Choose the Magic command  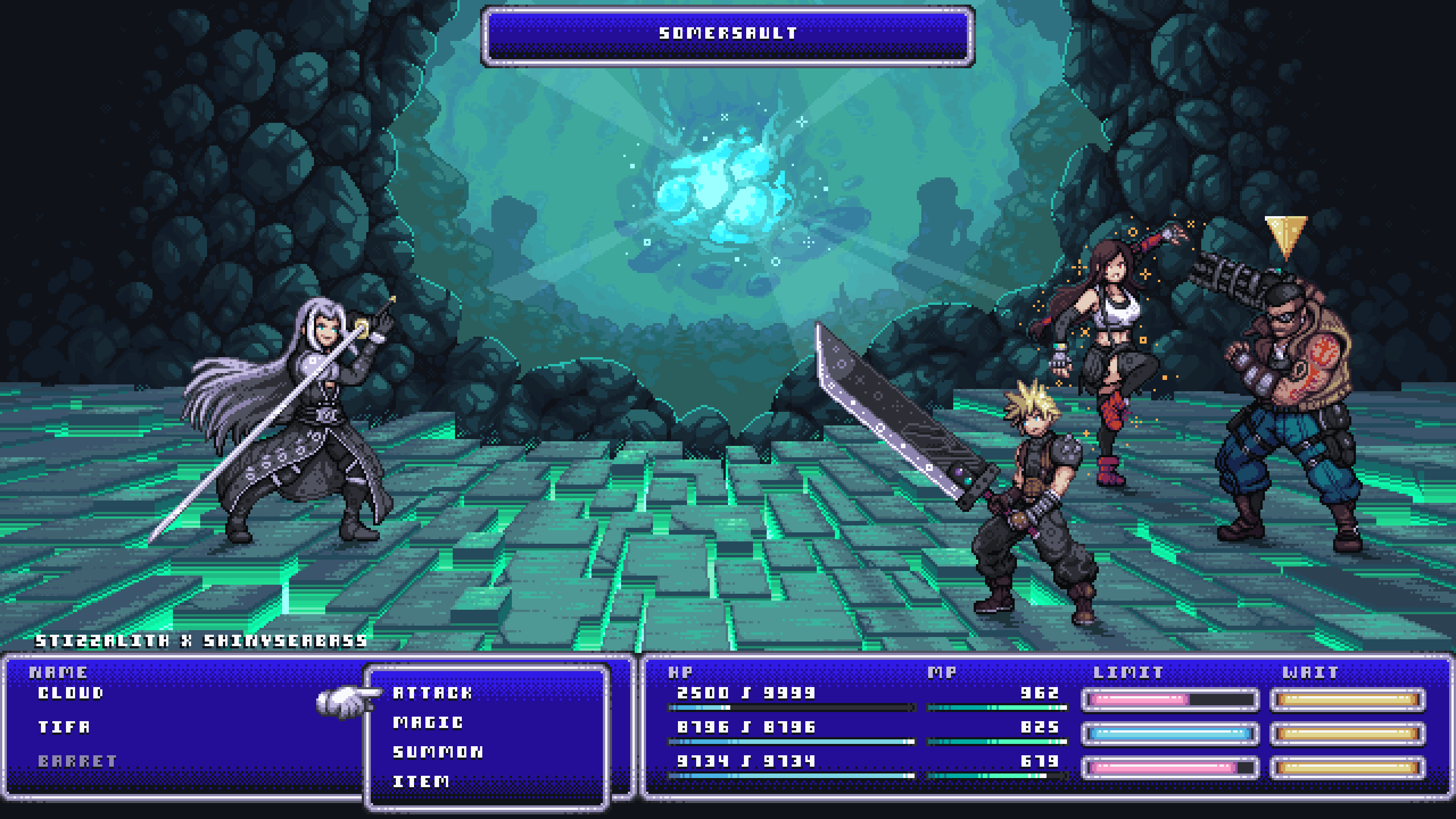click(428, 722)
